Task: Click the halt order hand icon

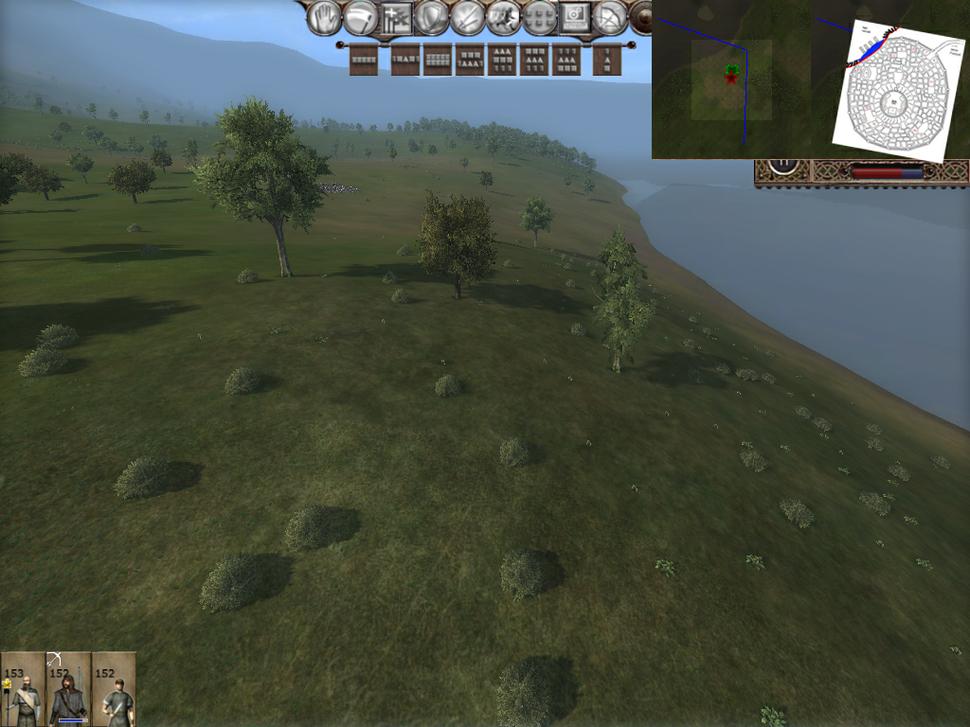Action: (x=323, y=17)
